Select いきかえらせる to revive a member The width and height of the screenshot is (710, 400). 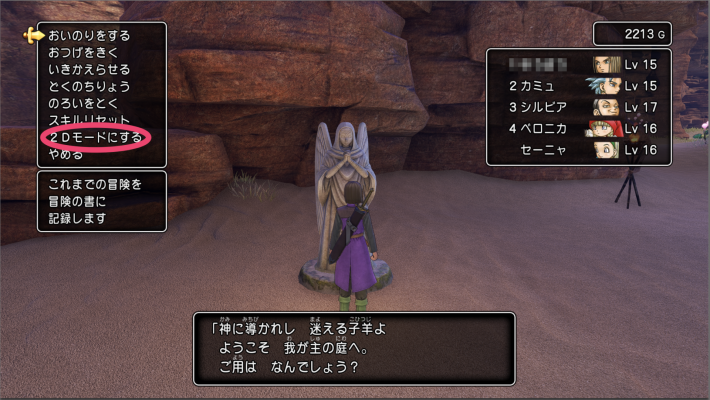(88, 69)
